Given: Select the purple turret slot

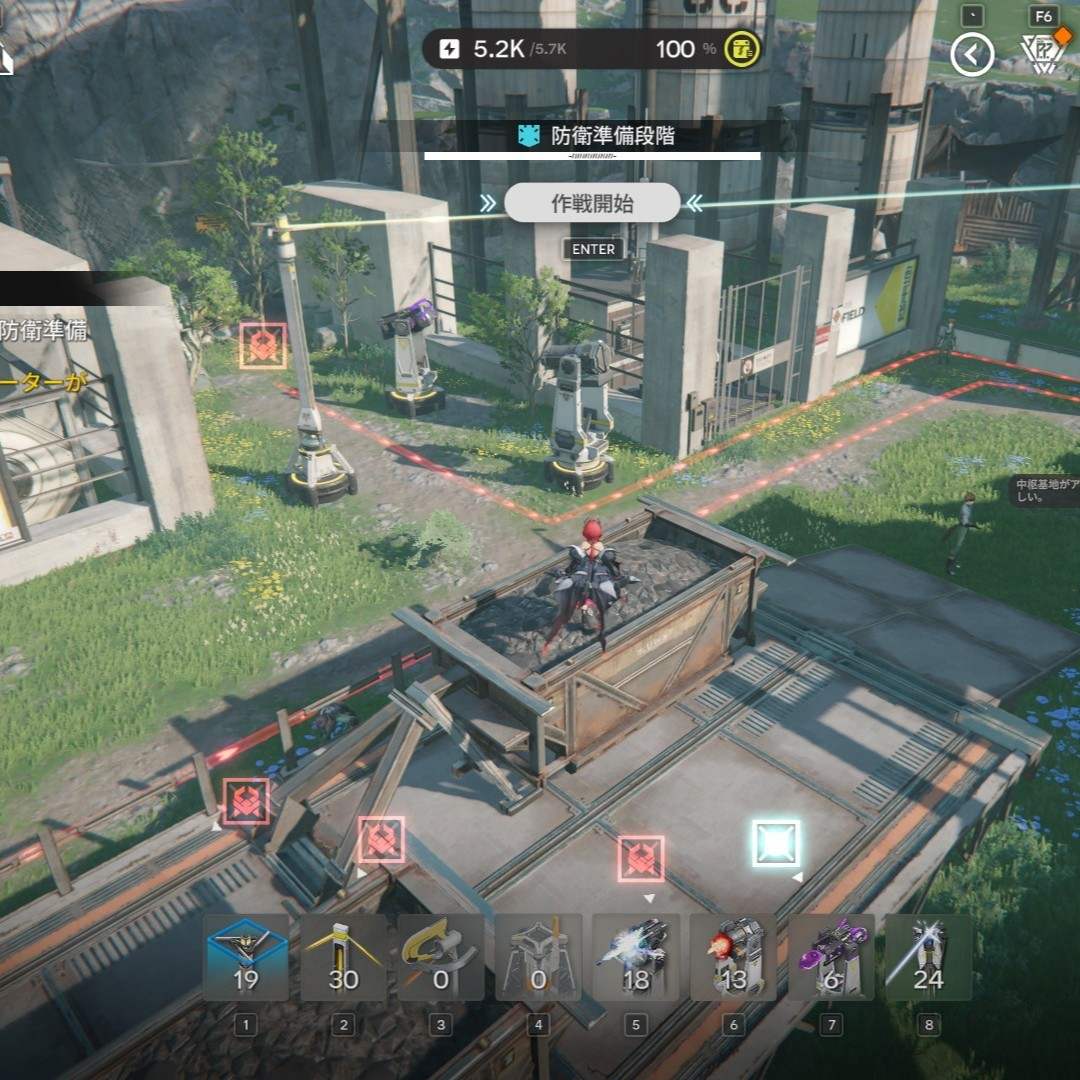Looking at the screenshot, I should coord(831,957).
